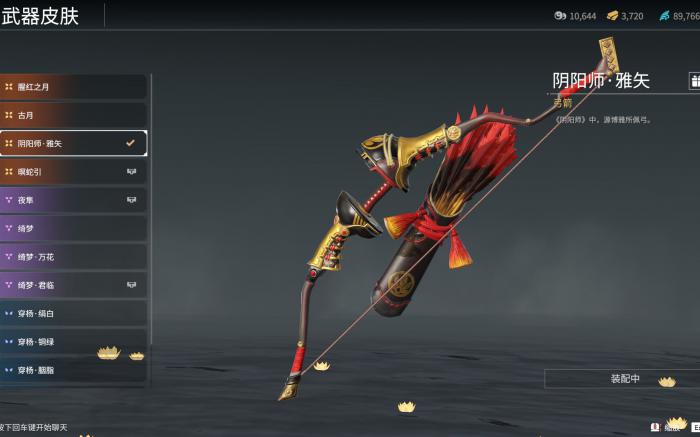Click the teal feather currency icon
Screen dimensions: 700x437
[x=663, y=16]
